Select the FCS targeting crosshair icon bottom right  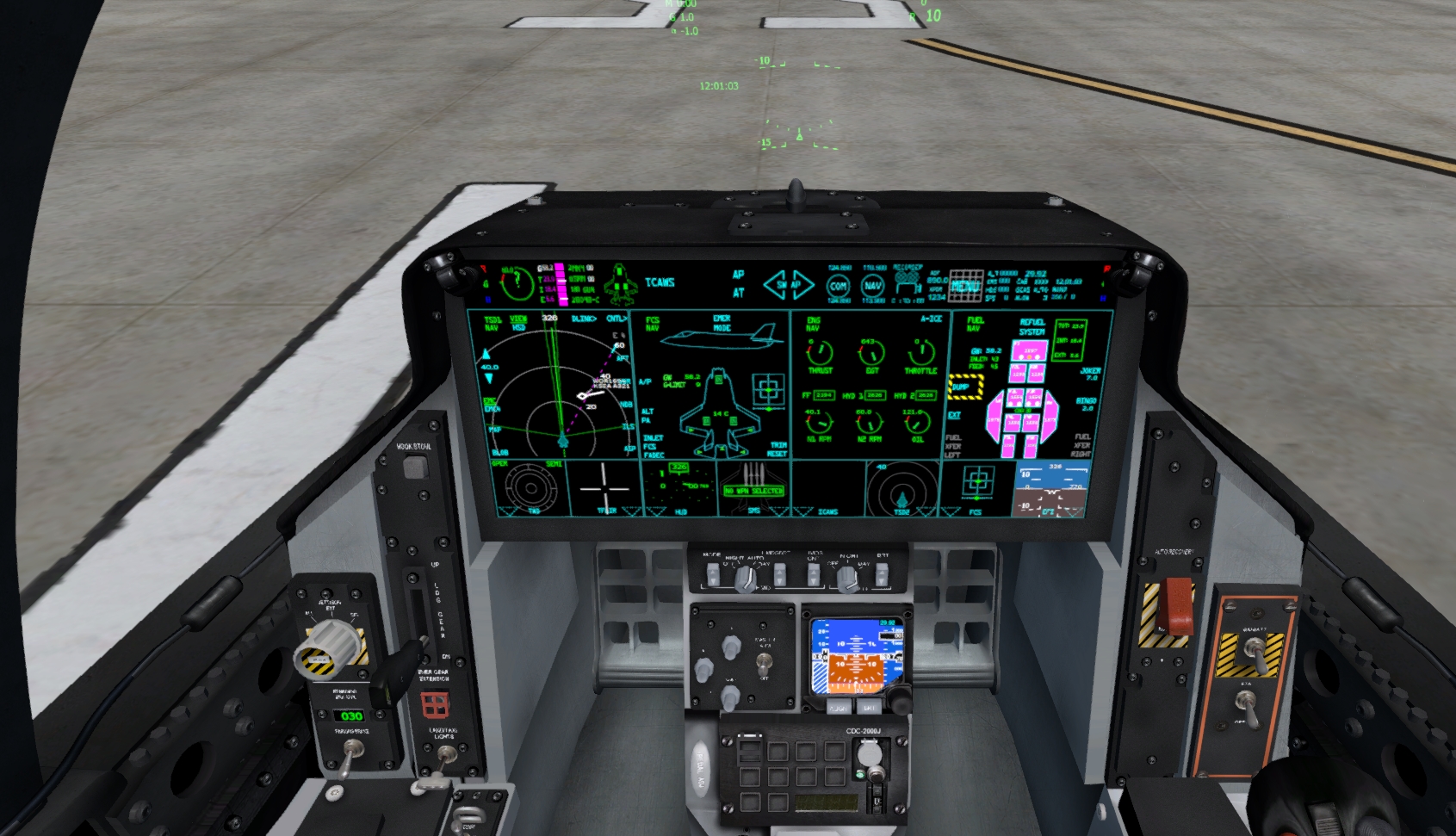pos(979,481)
